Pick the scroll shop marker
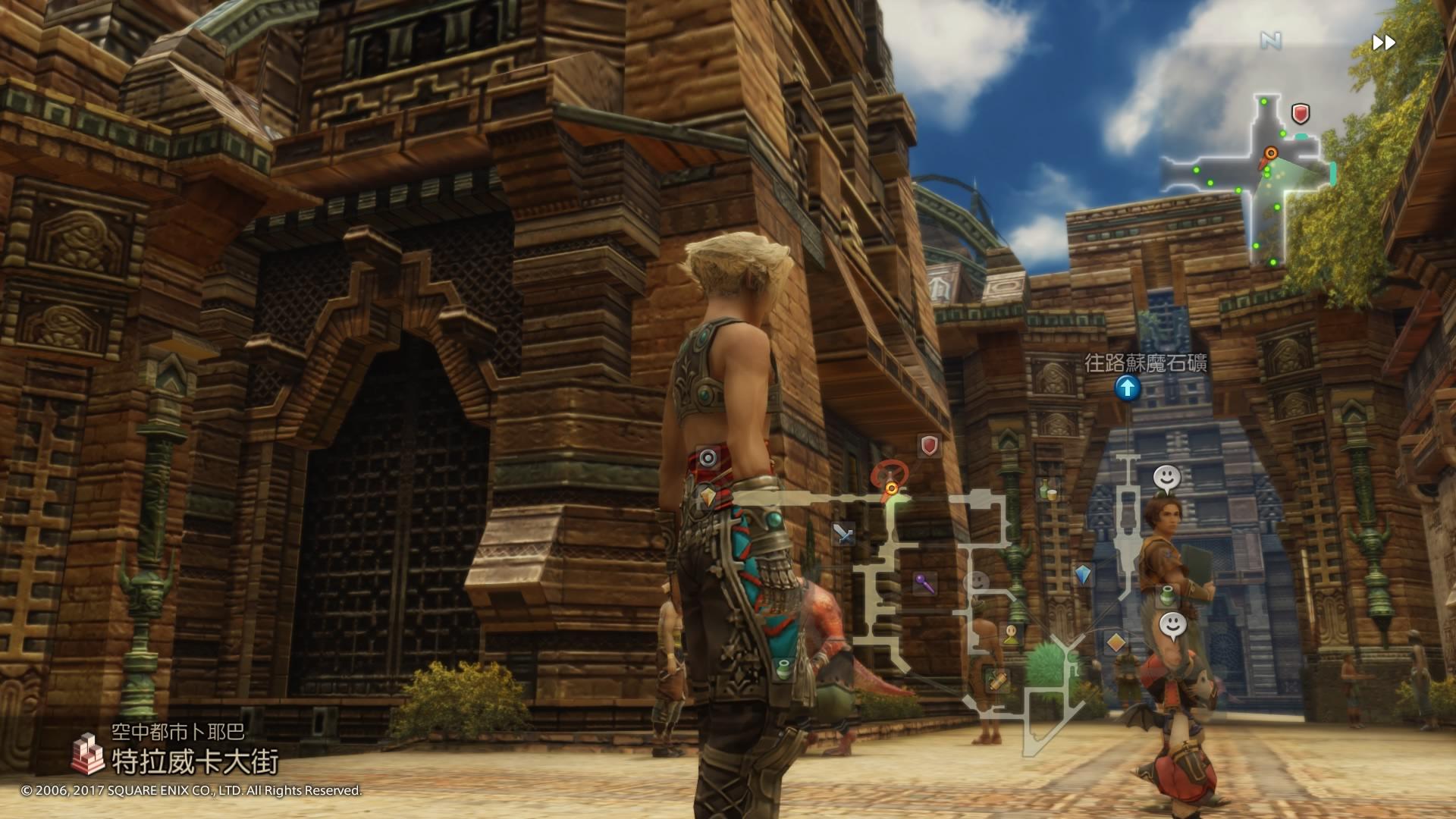The image size is (1456, 819). tap(996, 679)
